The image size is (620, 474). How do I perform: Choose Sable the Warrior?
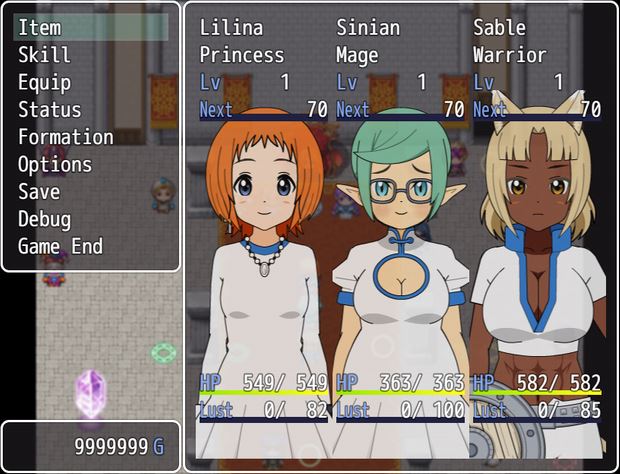pos(537,240)
